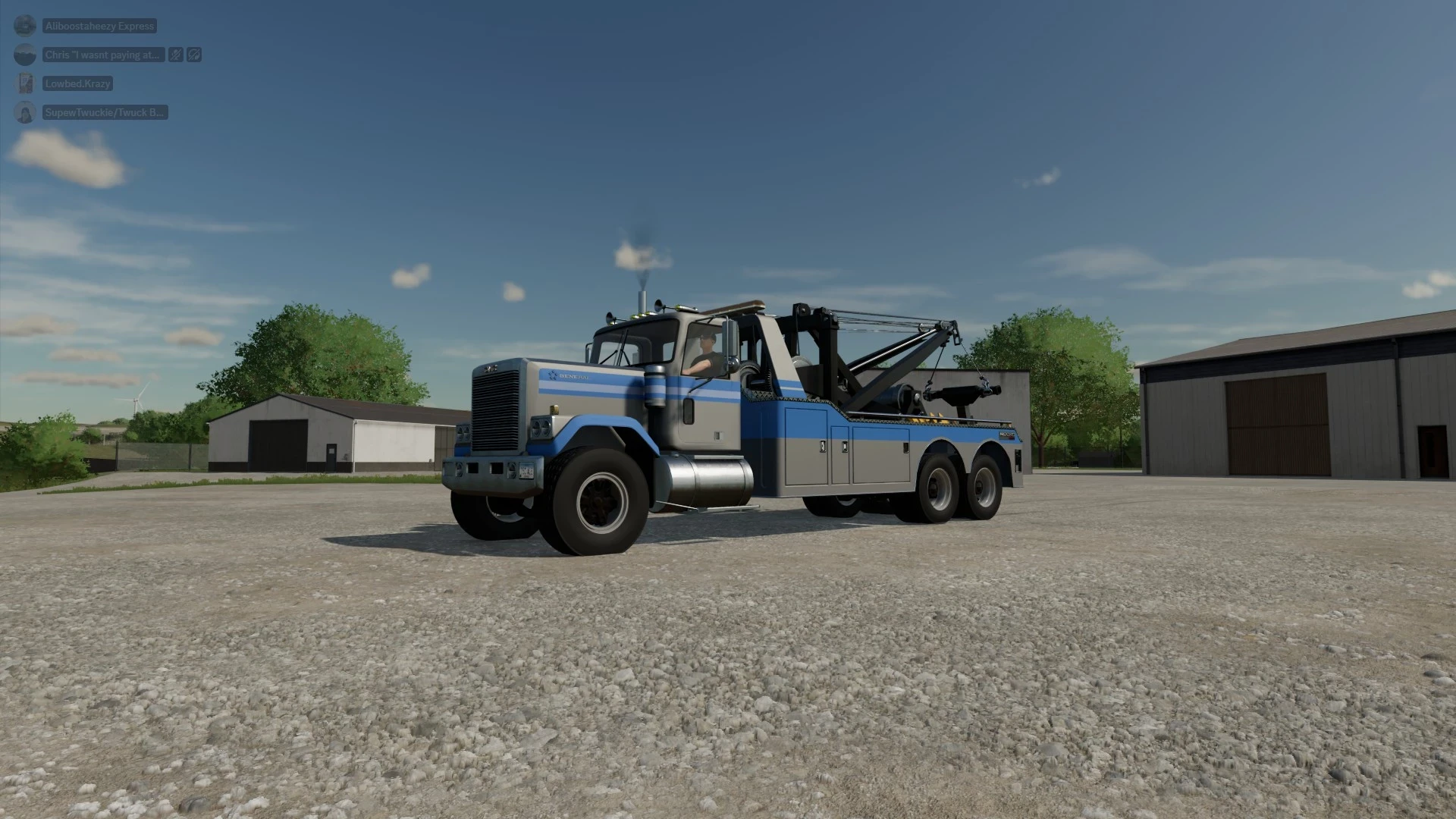This screenshot has width=1456, height=819.
Task: Click the deafened headphones icon next to Chris
Action: 194,54
